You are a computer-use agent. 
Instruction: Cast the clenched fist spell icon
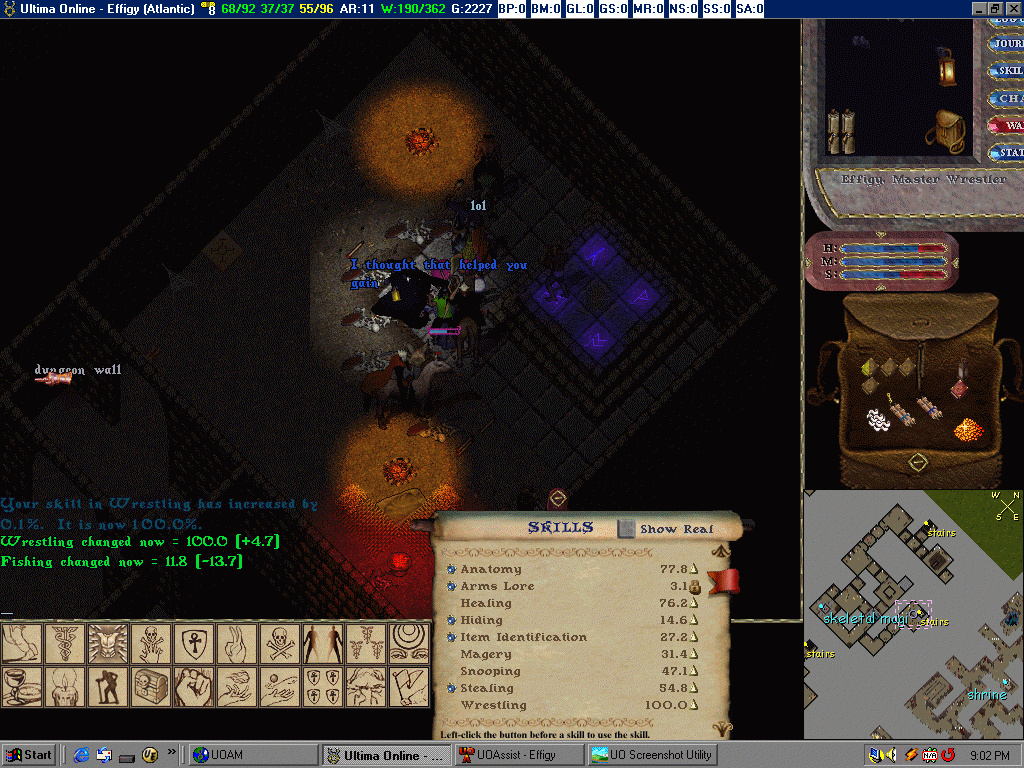coord(192,687)
